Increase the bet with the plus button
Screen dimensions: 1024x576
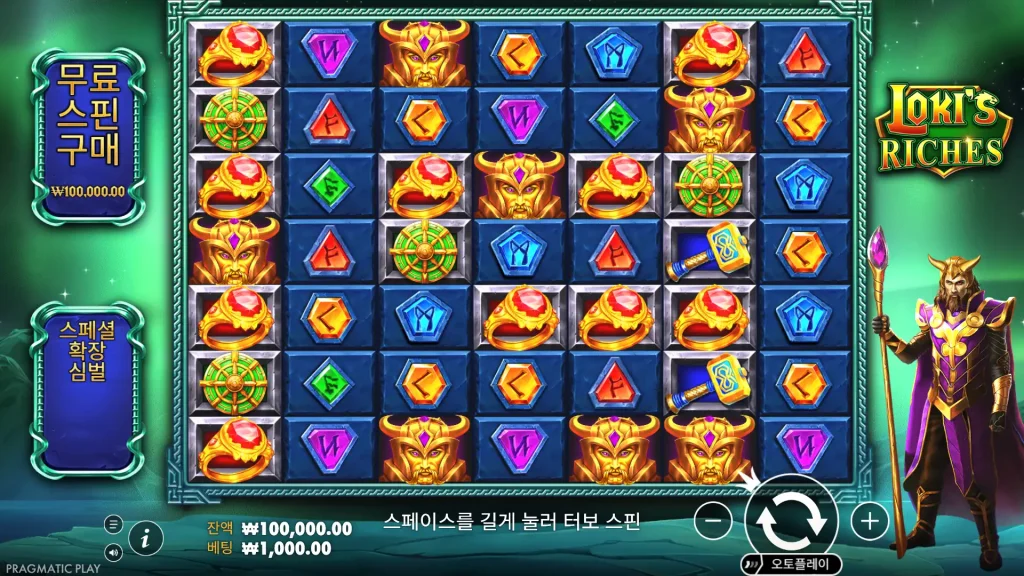coord(870,520)
